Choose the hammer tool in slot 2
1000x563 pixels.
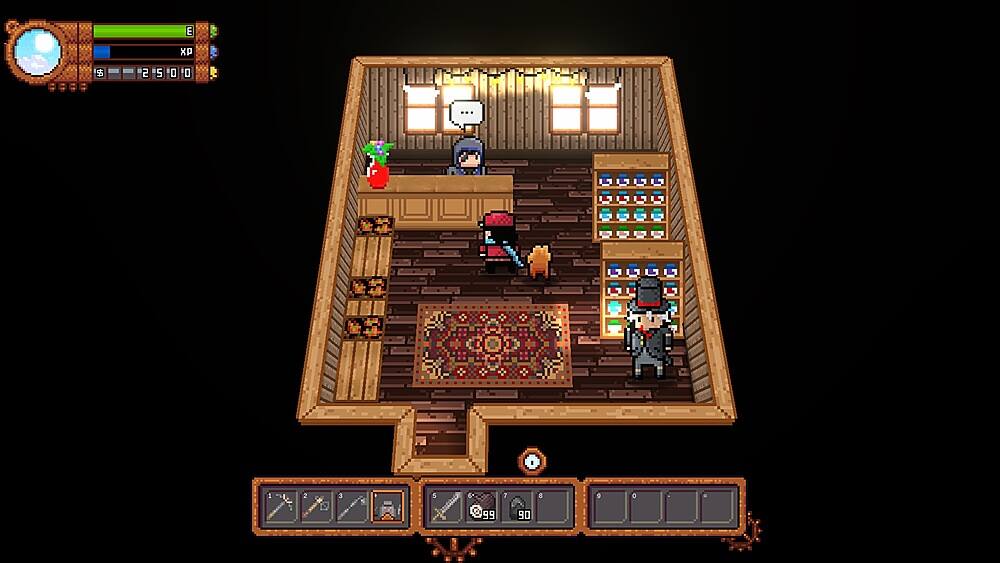(x=315, y=507)
